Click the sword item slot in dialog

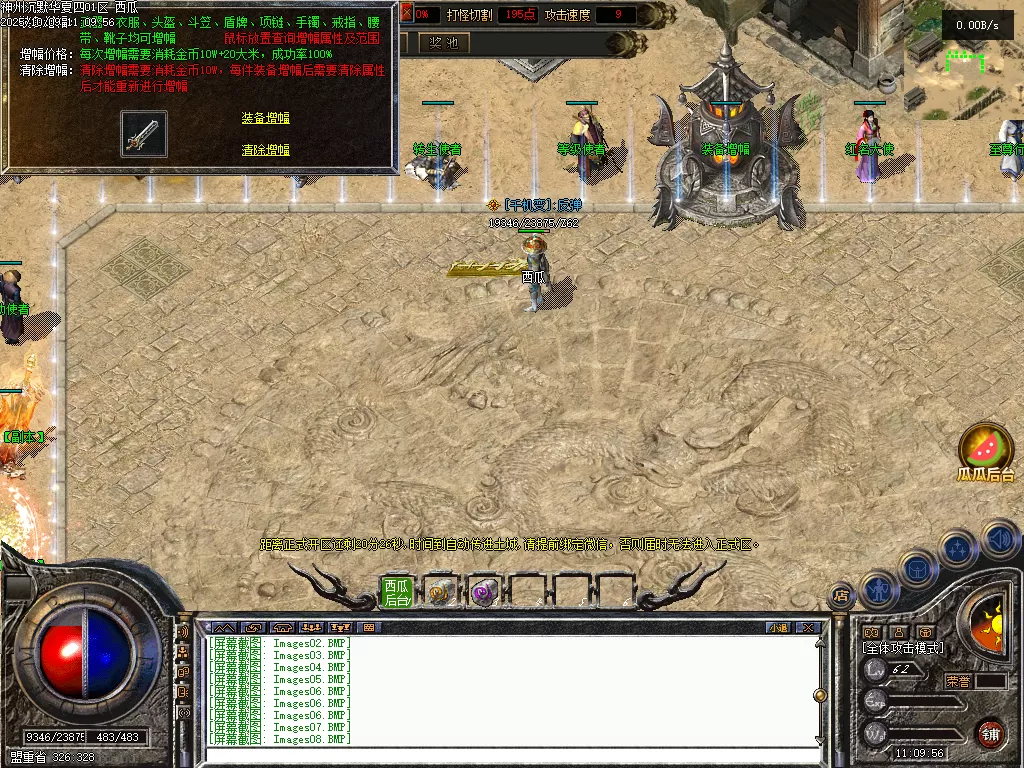coord(144,134)
